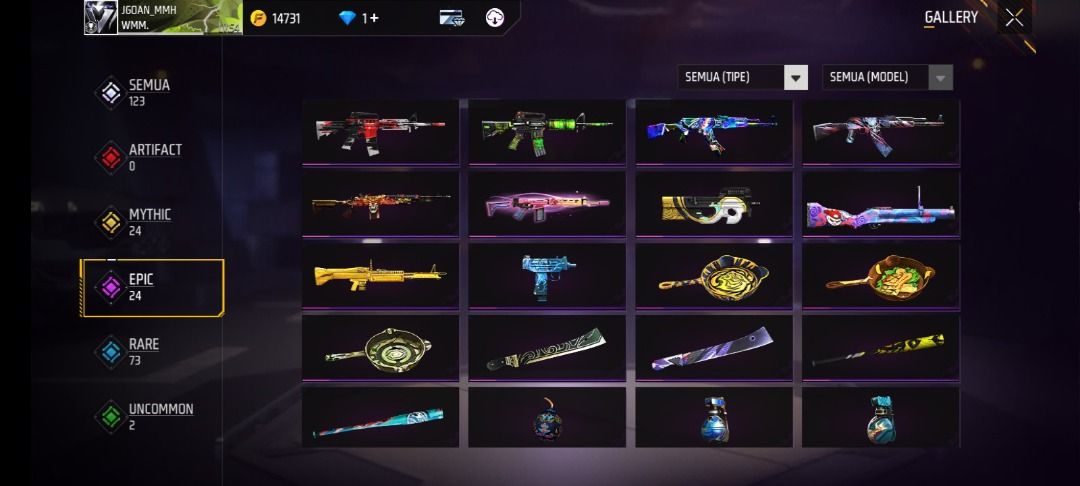The image size is (1080, 486).
Task: Click the gold coin balance
Action: click(285, 18)
